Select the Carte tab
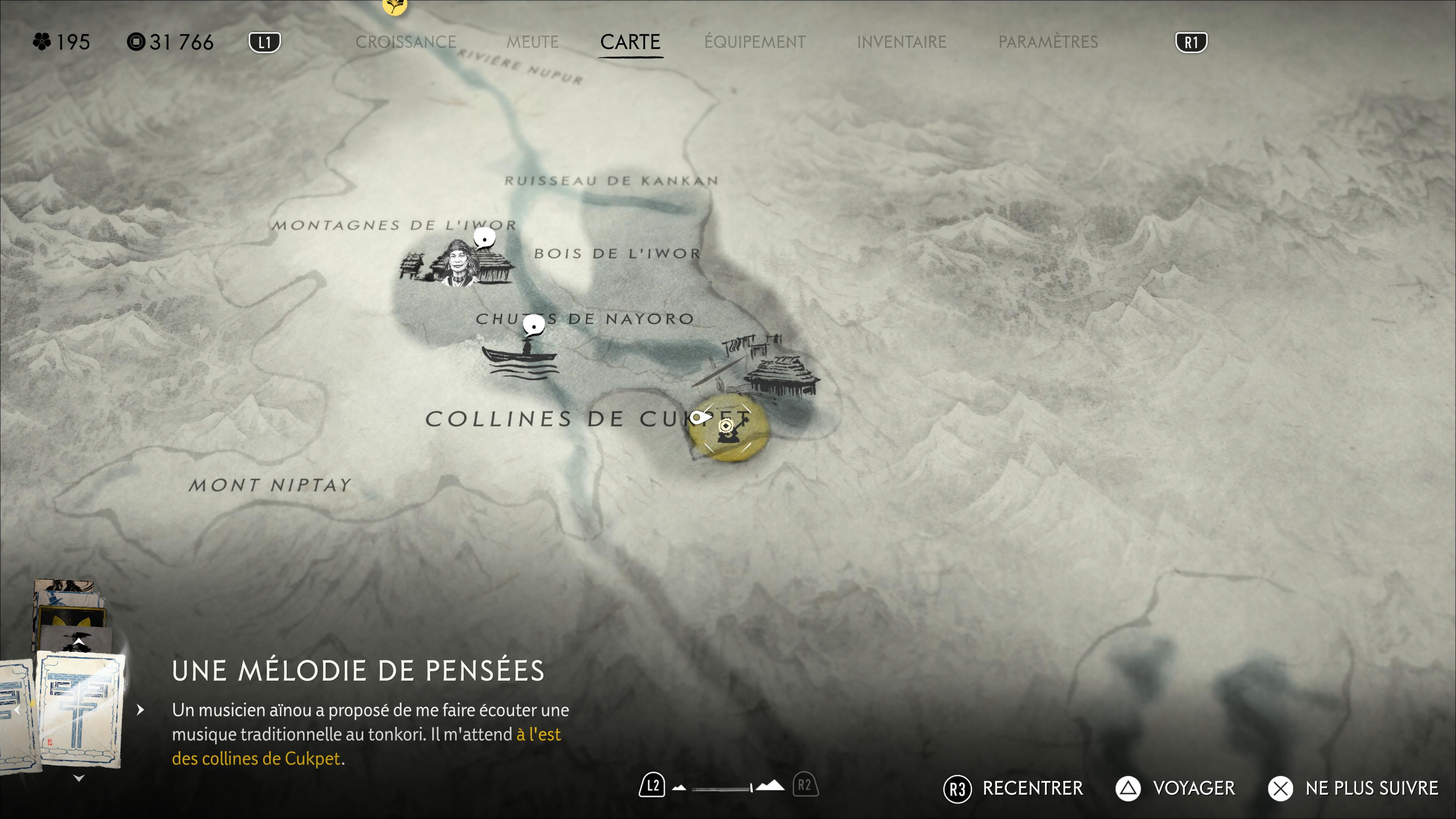 [x=630, y=42]
